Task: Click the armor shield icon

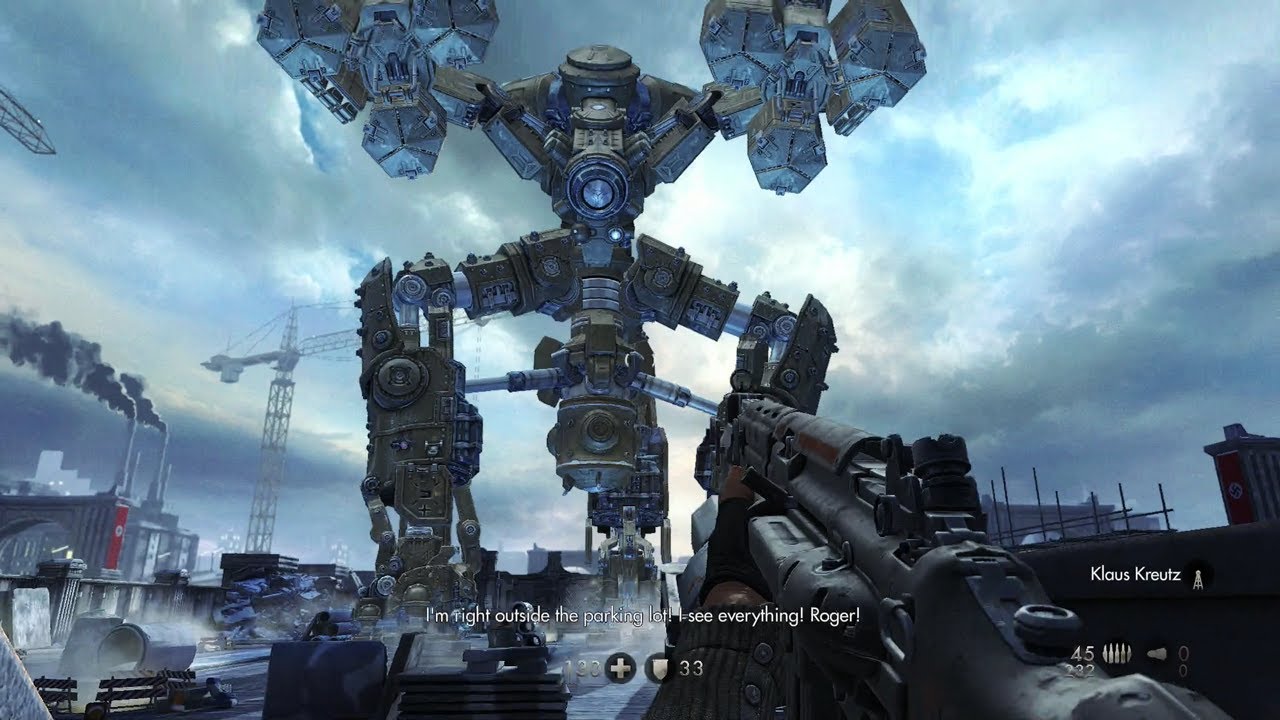Action: coord(660,668)
